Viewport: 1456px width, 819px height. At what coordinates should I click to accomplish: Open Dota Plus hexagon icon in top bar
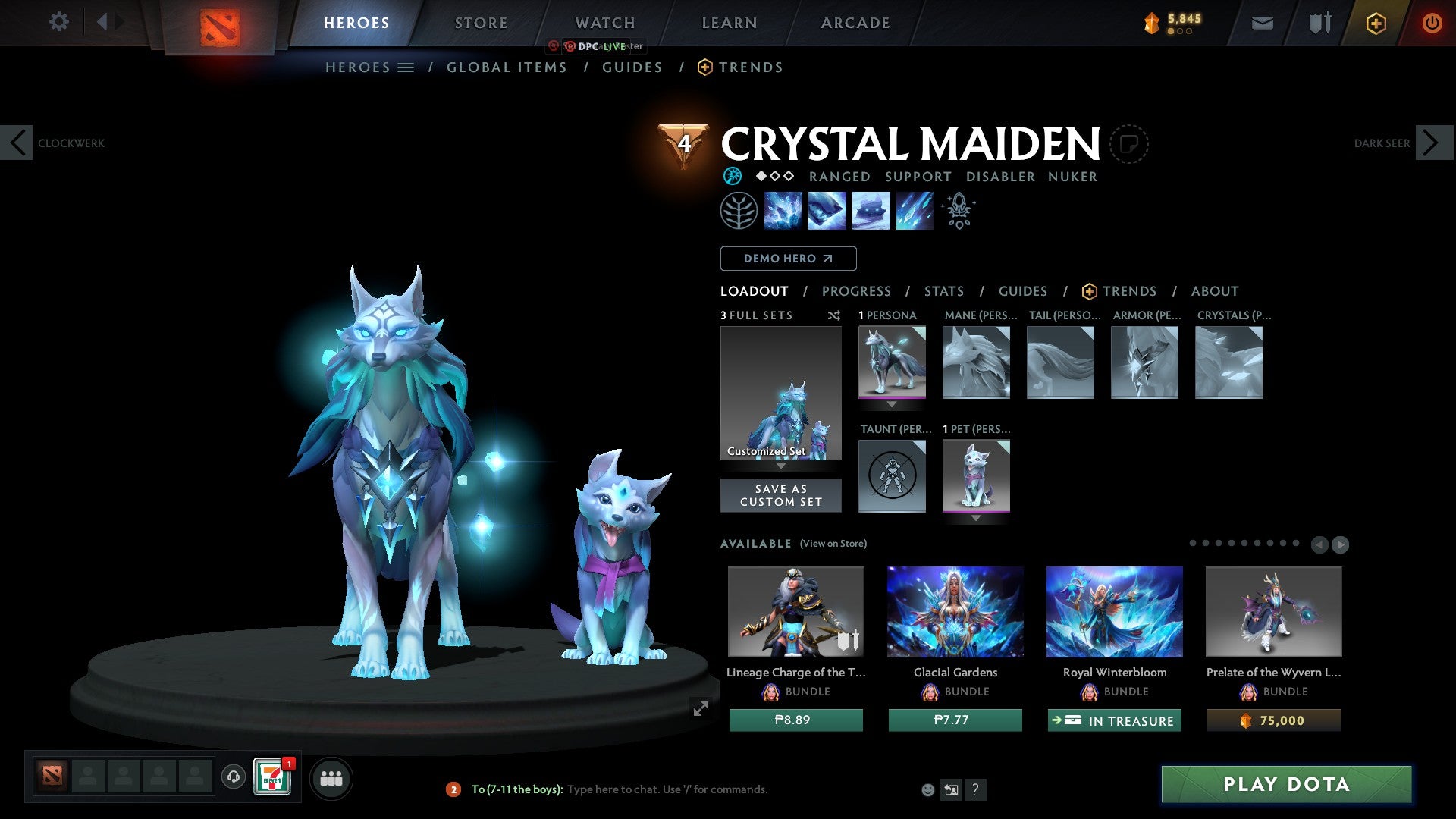click(x=1376, y=23)
